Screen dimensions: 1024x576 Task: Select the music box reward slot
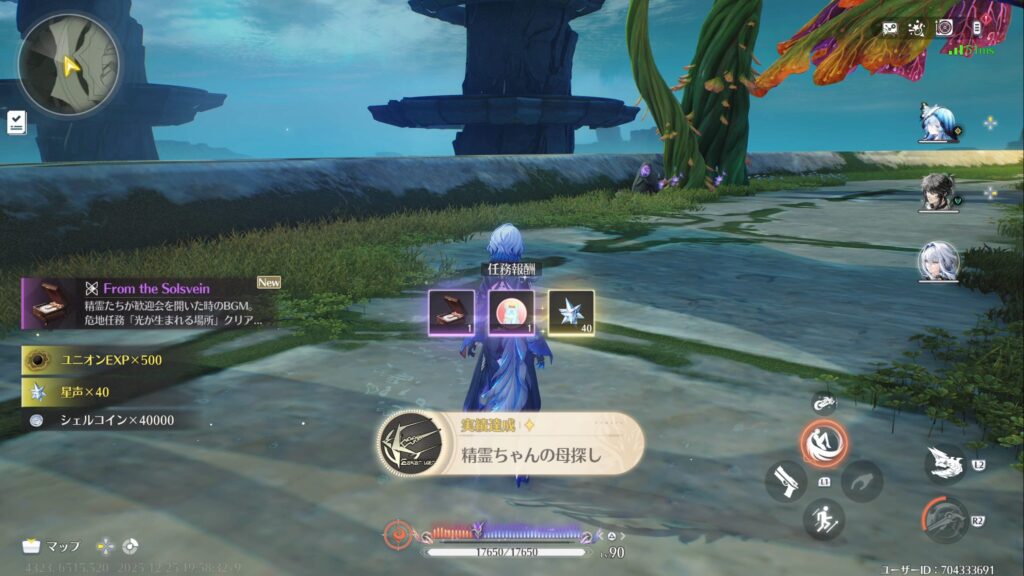tap(448, 312)
